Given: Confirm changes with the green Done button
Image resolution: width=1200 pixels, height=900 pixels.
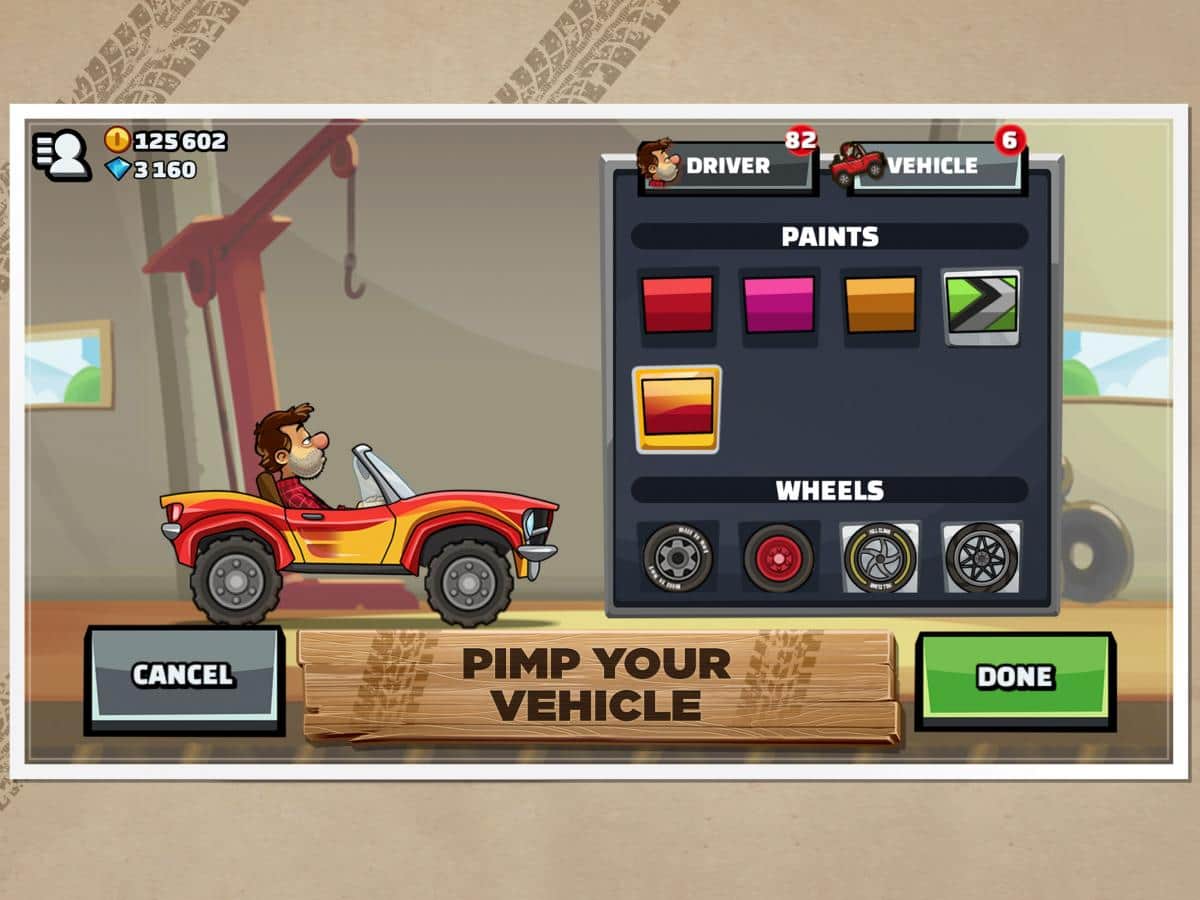Looking at the screenshot, I should (x=1014, y=677).
